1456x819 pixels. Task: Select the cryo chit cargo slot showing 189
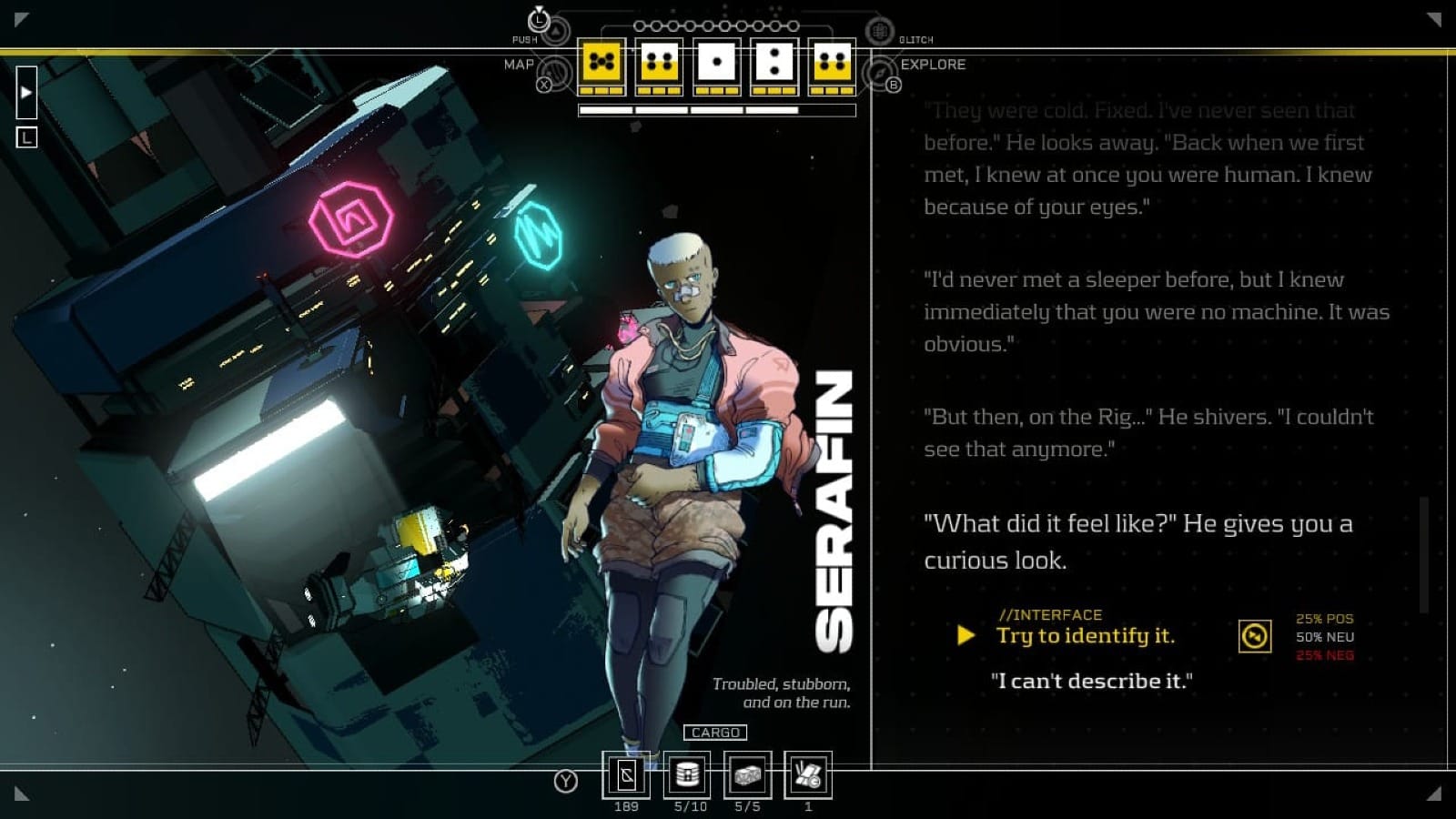point(626,775)
